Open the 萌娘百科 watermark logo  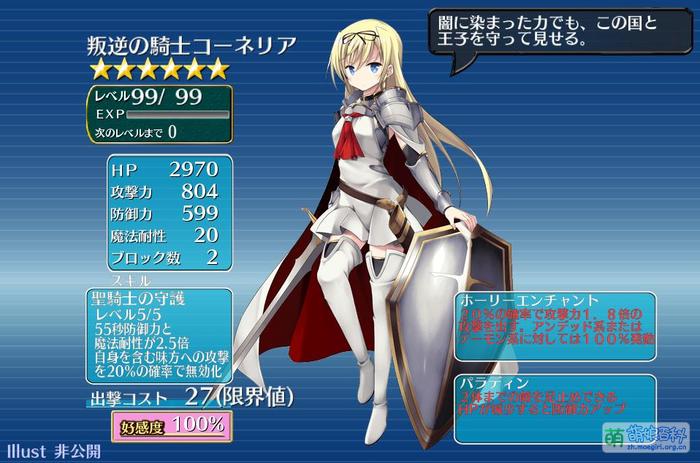647,436
